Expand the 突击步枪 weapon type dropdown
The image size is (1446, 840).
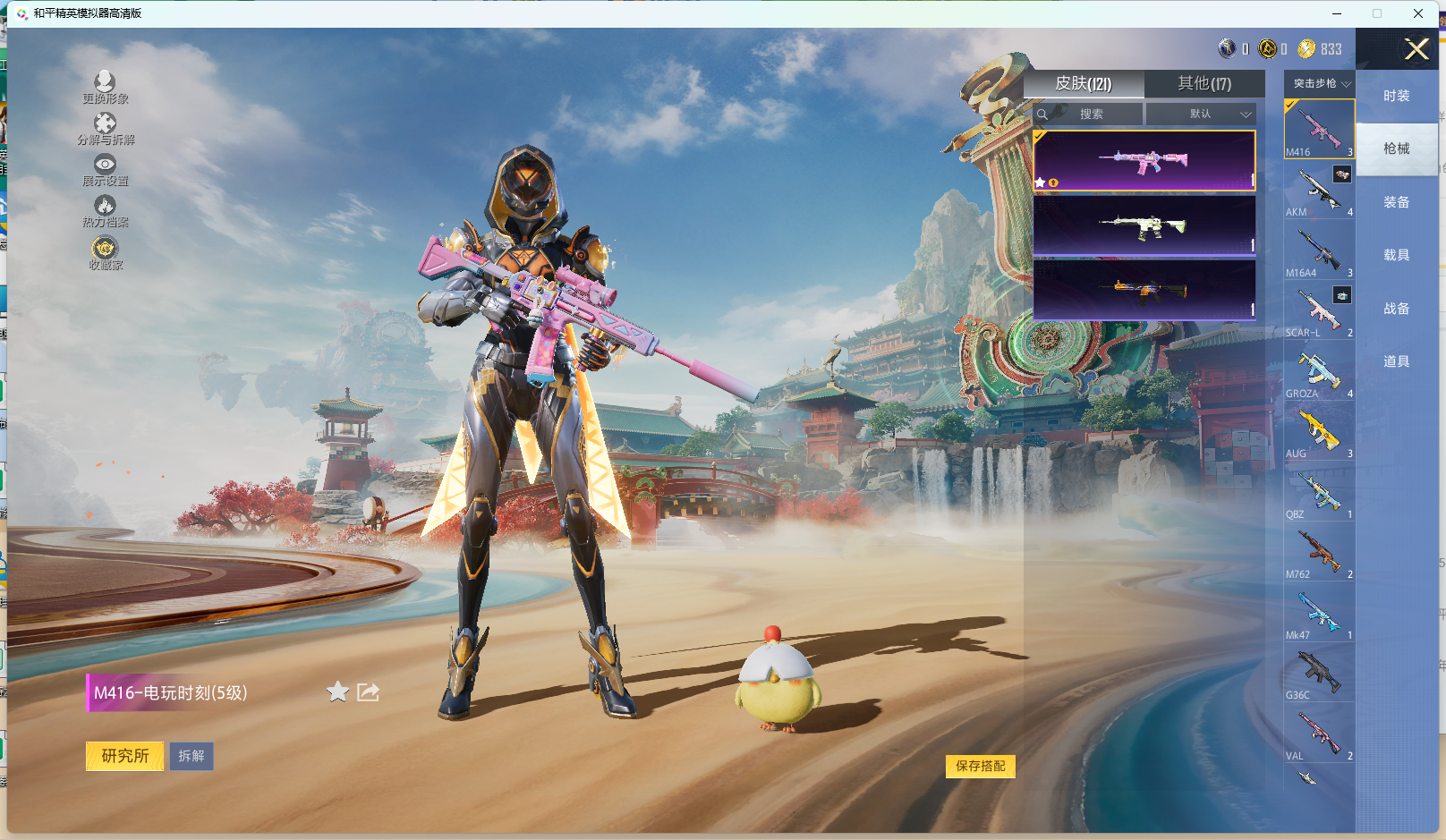(x=1320, y=83)
